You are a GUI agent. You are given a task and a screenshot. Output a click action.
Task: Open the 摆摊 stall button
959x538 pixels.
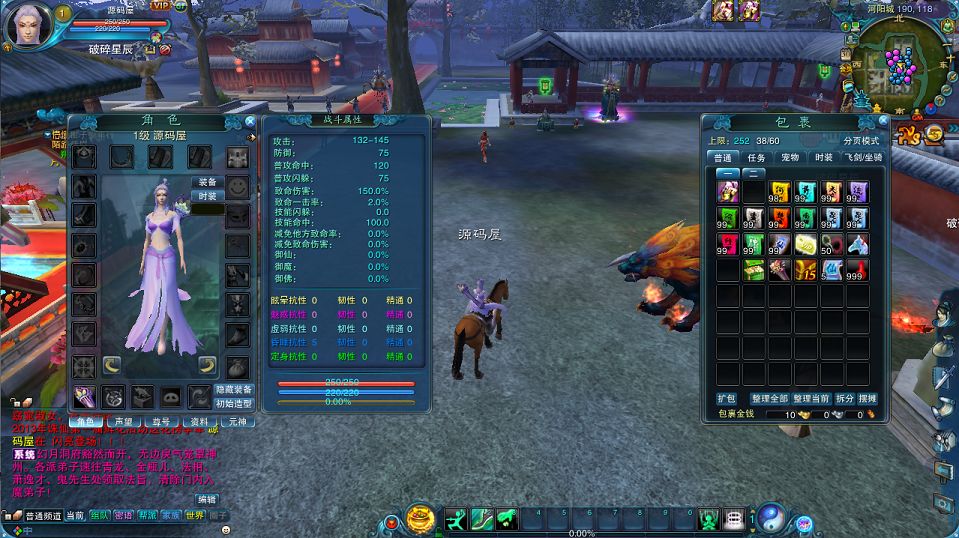[867, 398]
